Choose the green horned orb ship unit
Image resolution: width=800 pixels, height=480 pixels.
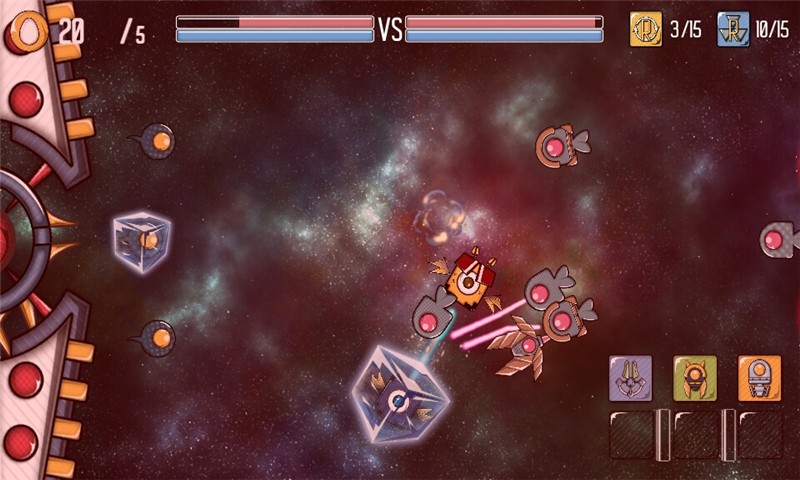click(x=695, y=378)
